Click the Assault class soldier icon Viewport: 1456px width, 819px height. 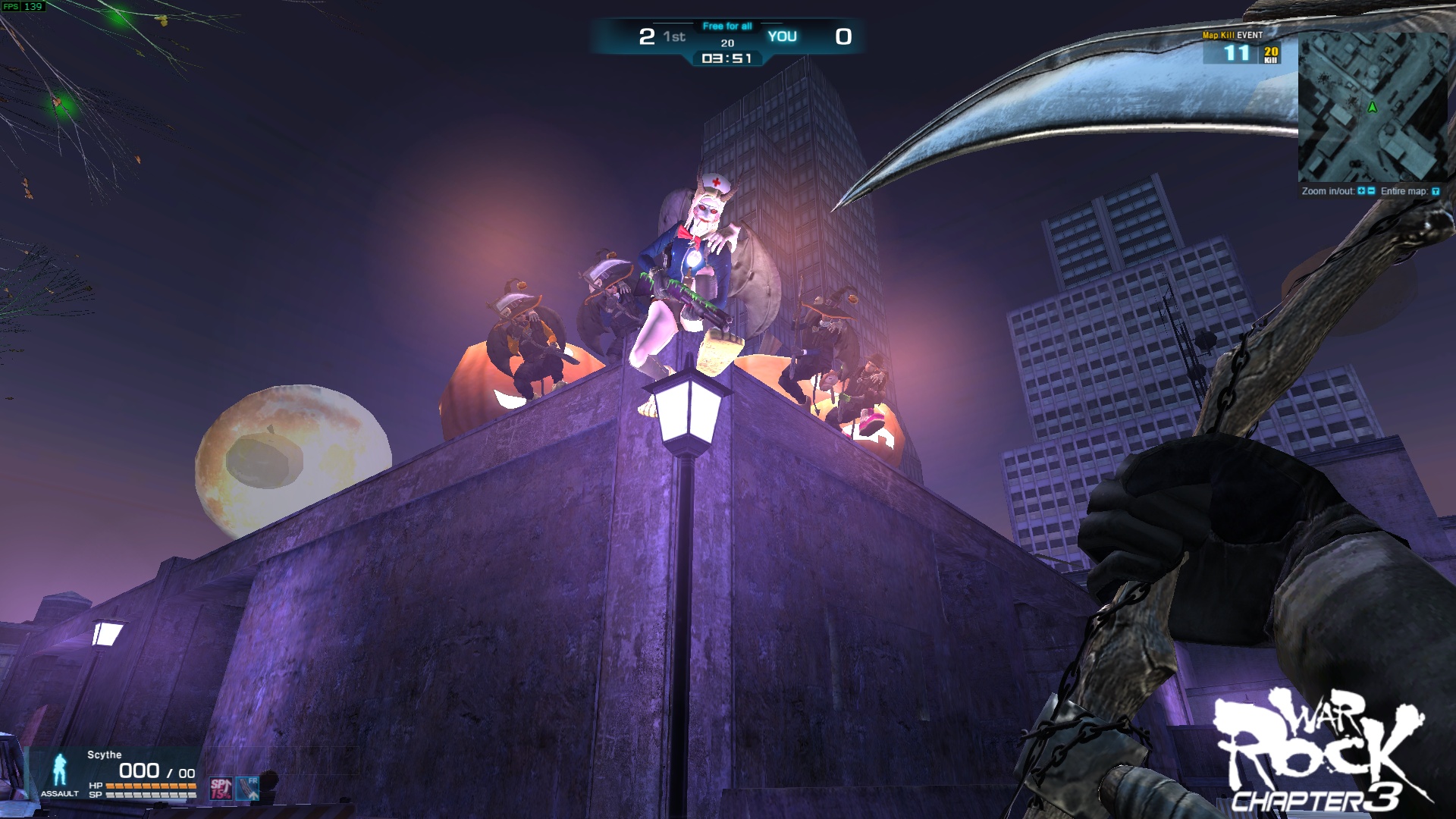point(59,769)
